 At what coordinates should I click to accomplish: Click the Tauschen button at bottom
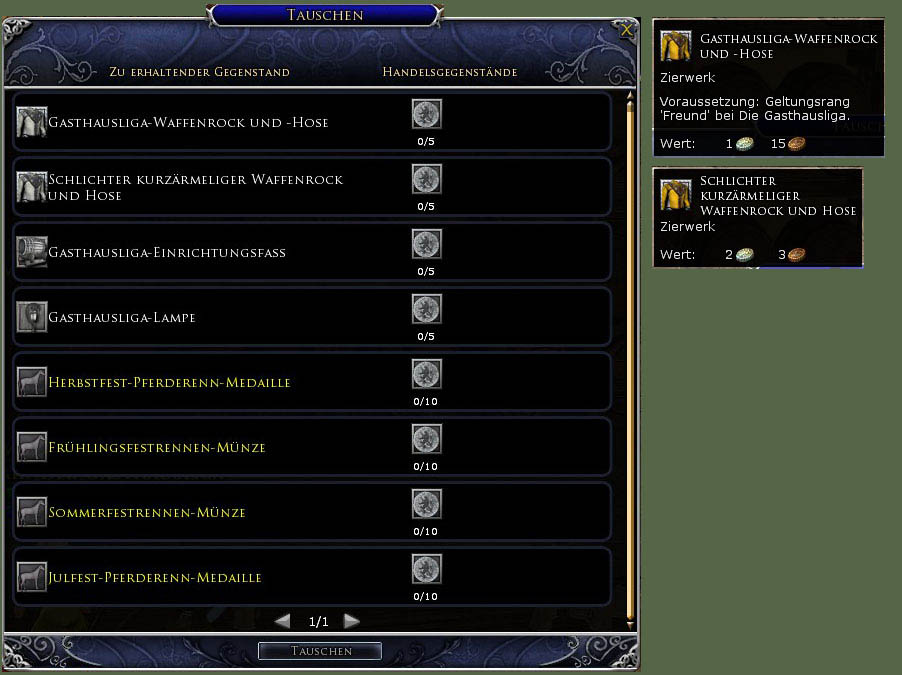tap(320, 651)
